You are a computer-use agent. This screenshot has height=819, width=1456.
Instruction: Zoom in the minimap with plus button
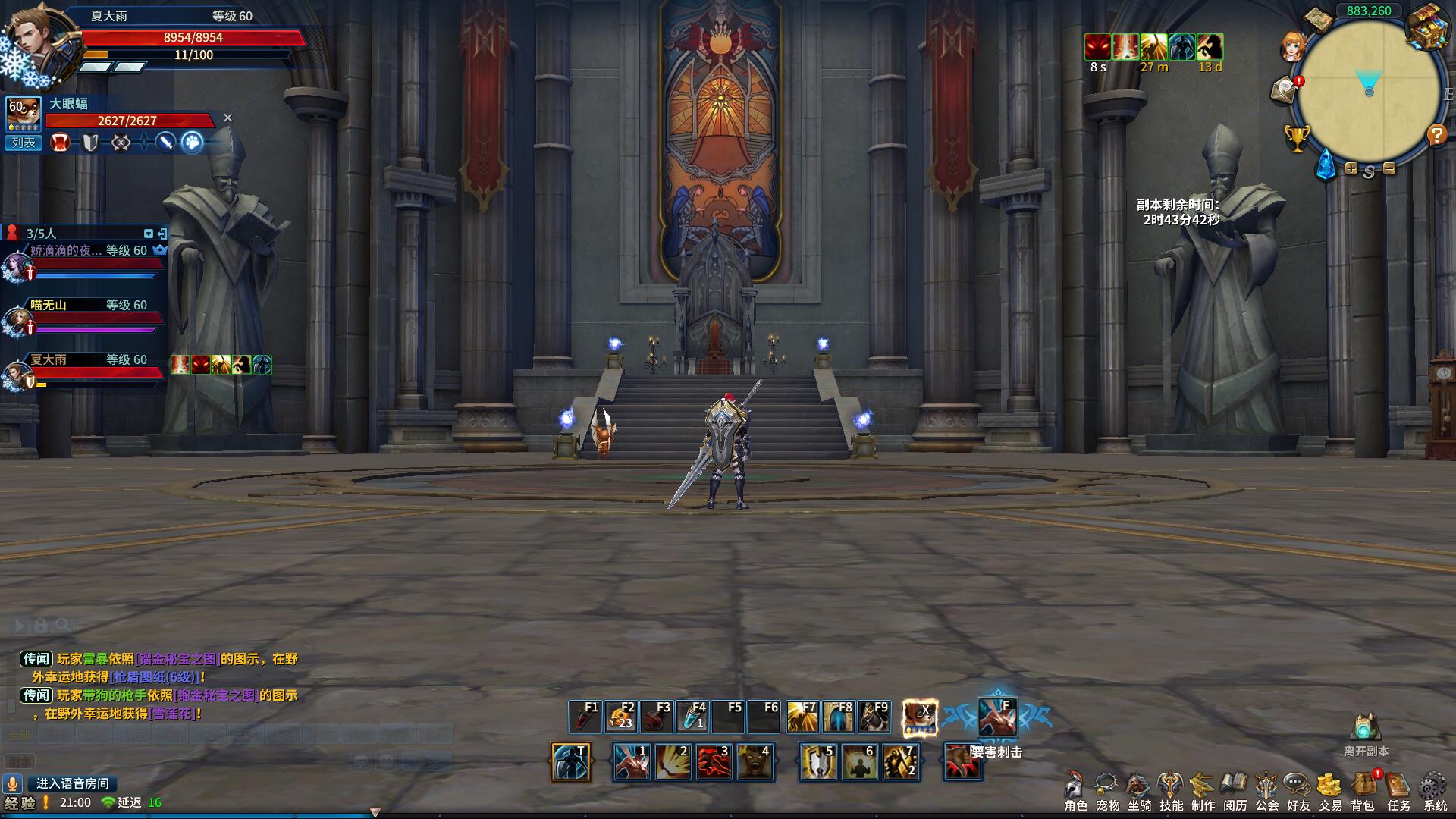click(1351, 168)
